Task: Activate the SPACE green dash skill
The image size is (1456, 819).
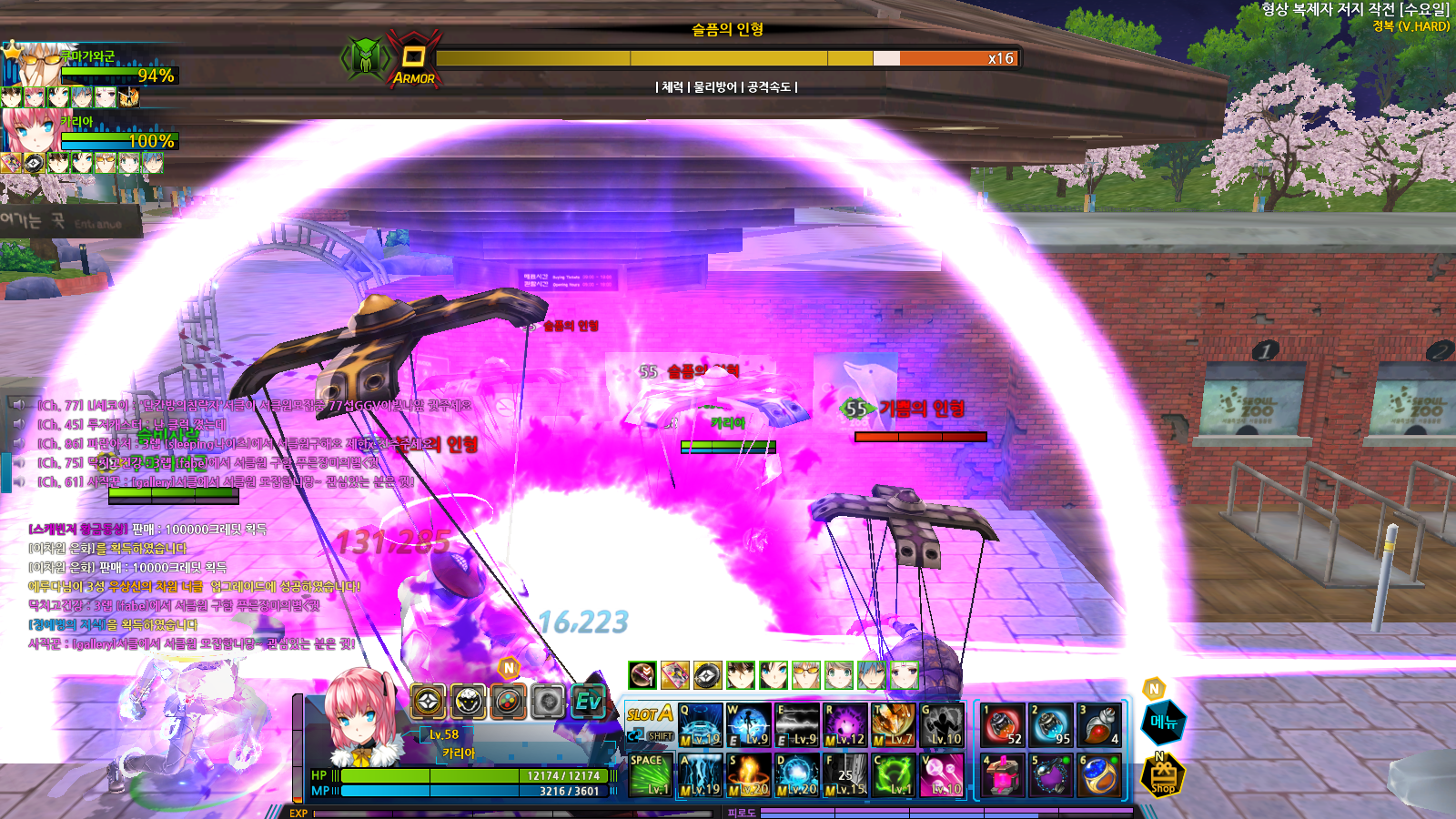Action: coord(651,775)
